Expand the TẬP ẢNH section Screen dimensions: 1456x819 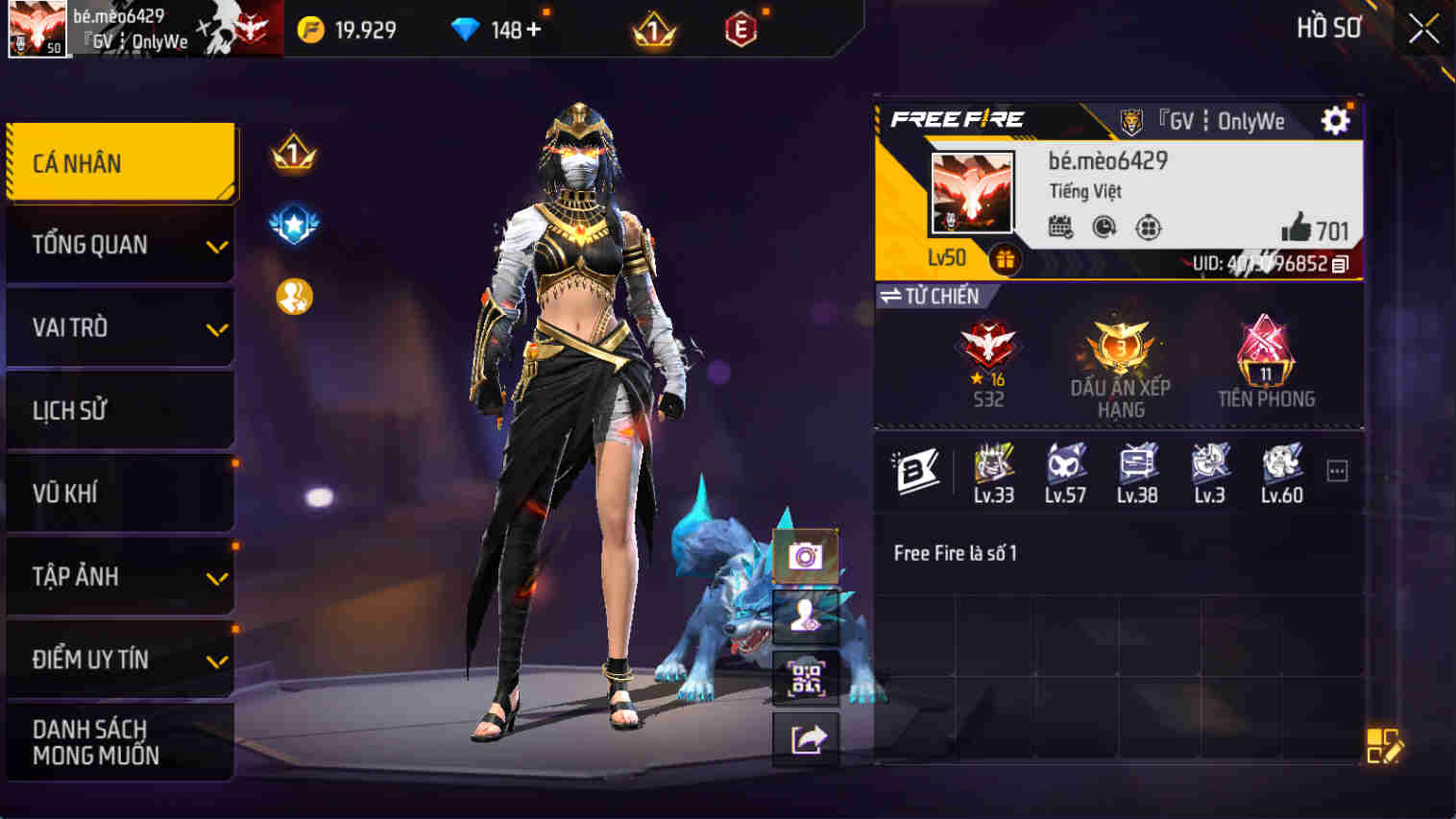120,576
